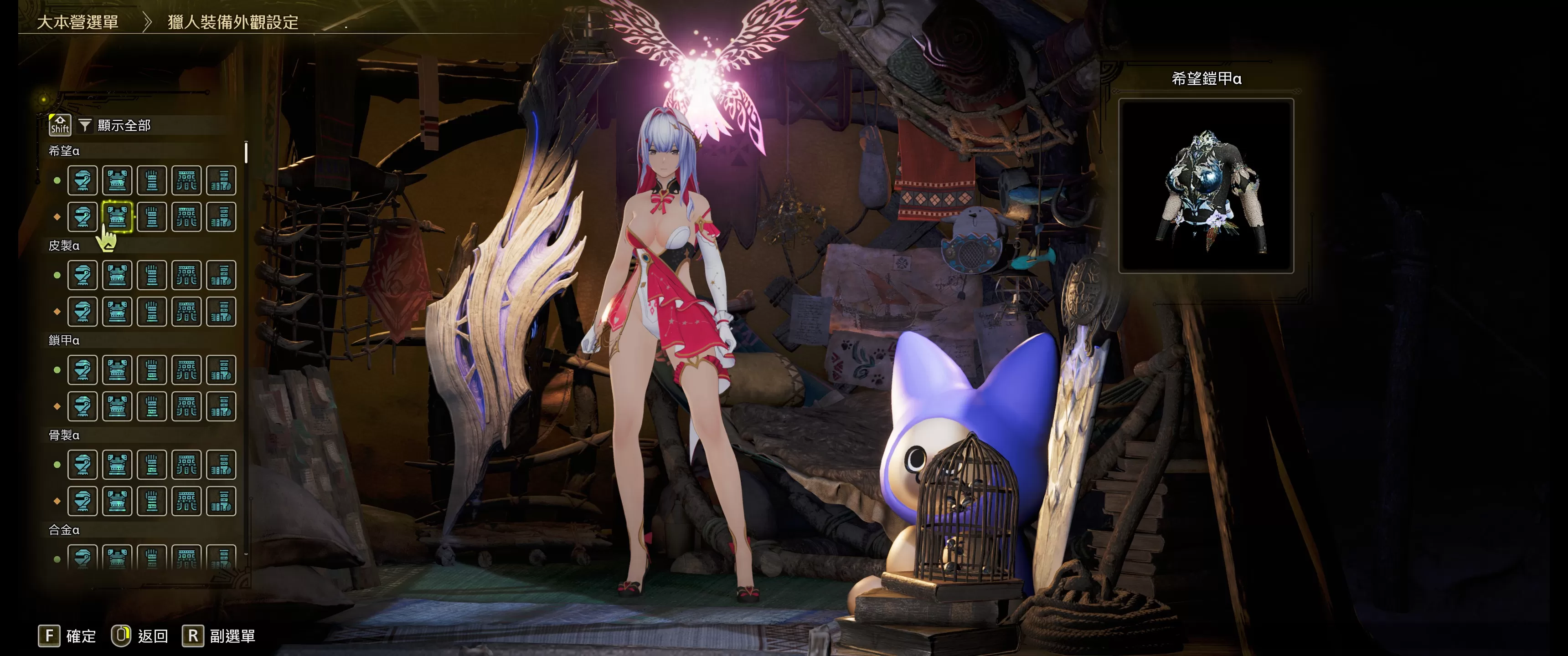Choose 皮製α chest armor in the orange-diamond row

pos(118,312)
